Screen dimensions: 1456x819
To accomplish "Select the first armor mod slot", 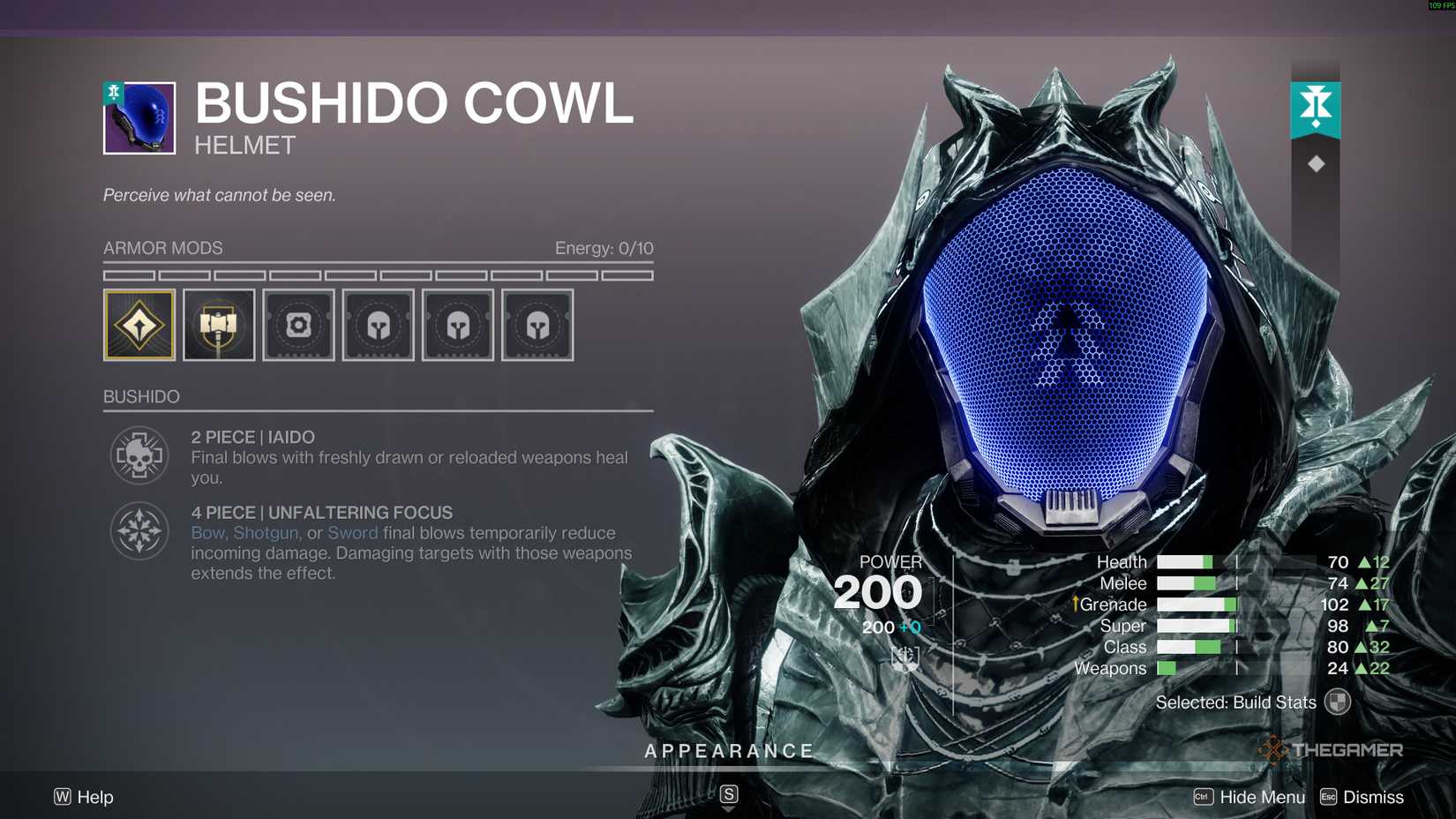I will (x=139, y=325).
